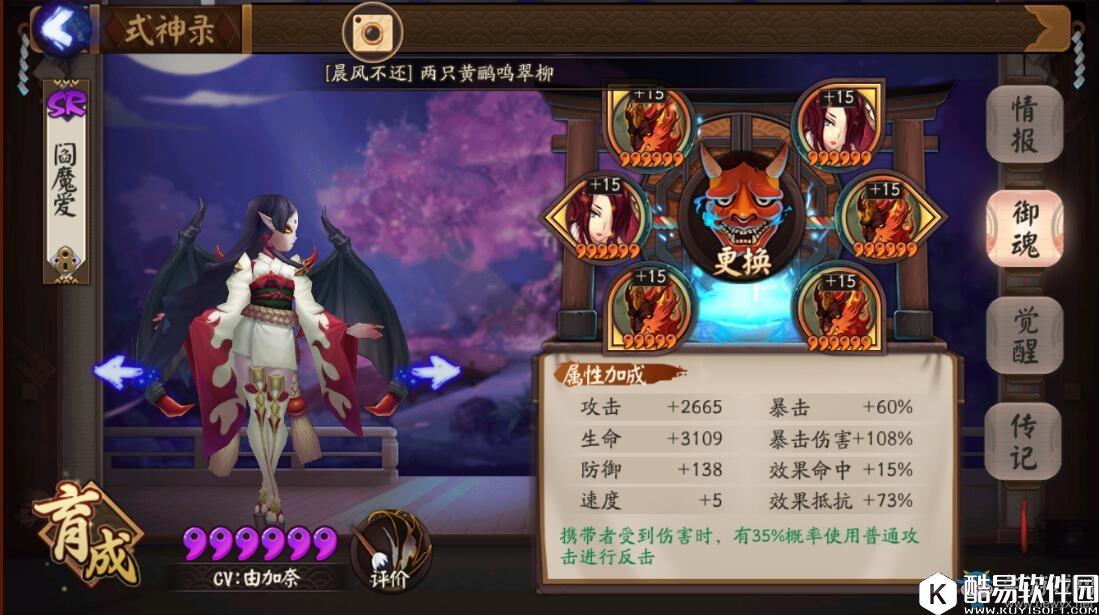Select the 御魂 soul tab
Screen dimensions: 1099x615
tap(1023, 228)
